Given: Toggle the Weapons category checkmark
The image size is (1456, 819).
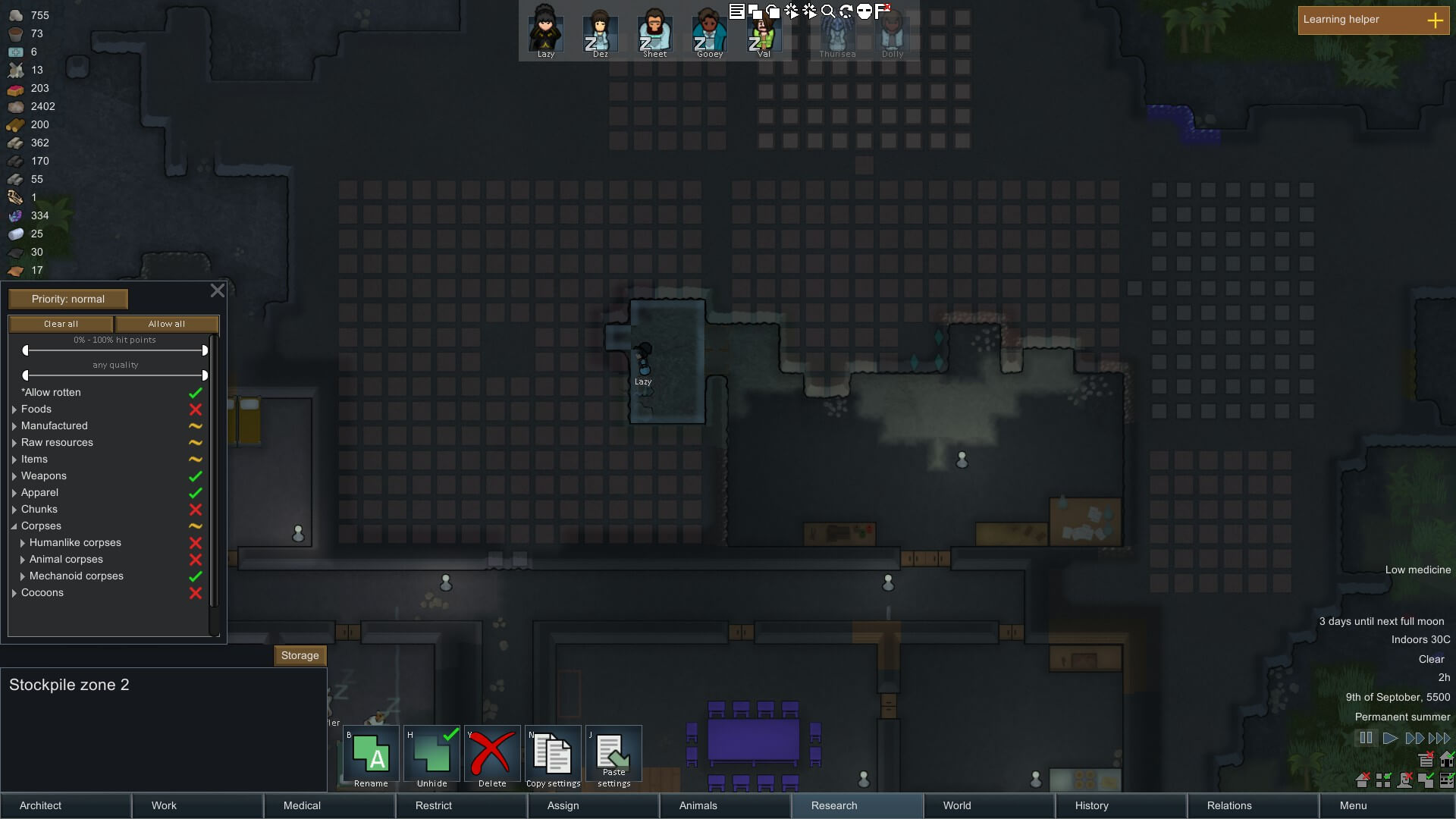Looking at the screenshot, I should (195, 476).
